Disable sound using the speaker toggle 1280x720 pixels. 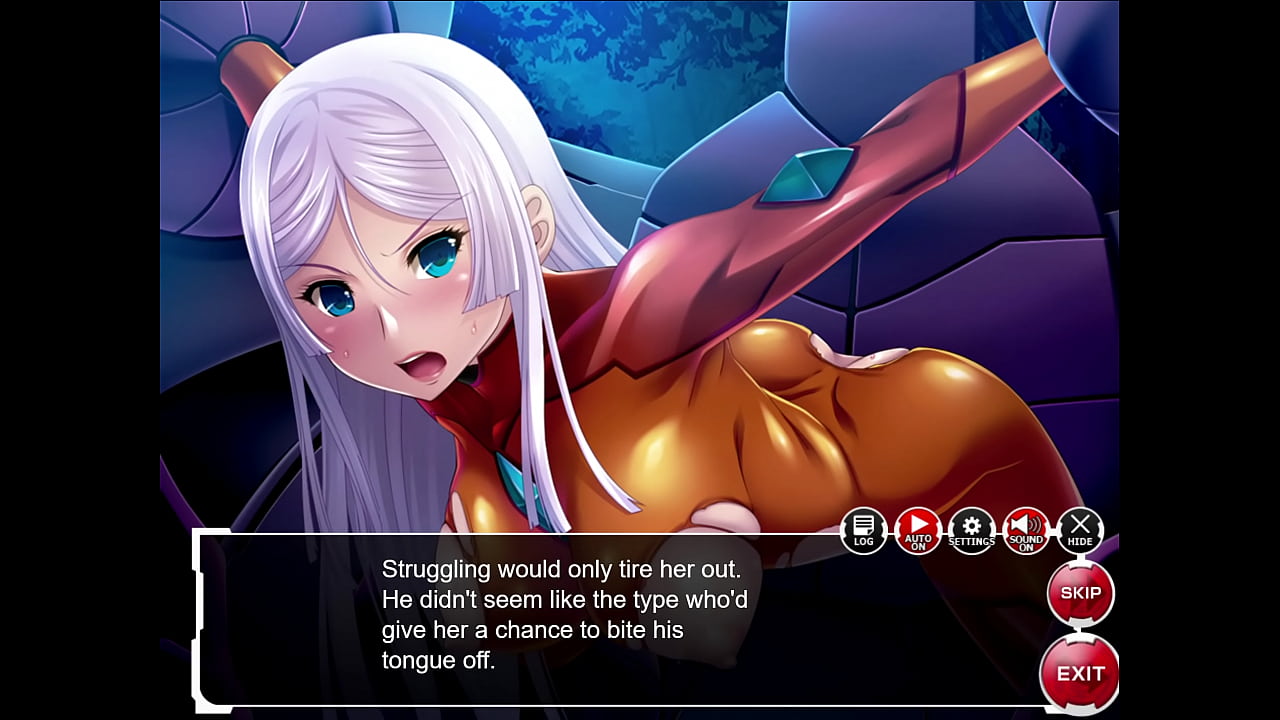tap(1025, 528)
